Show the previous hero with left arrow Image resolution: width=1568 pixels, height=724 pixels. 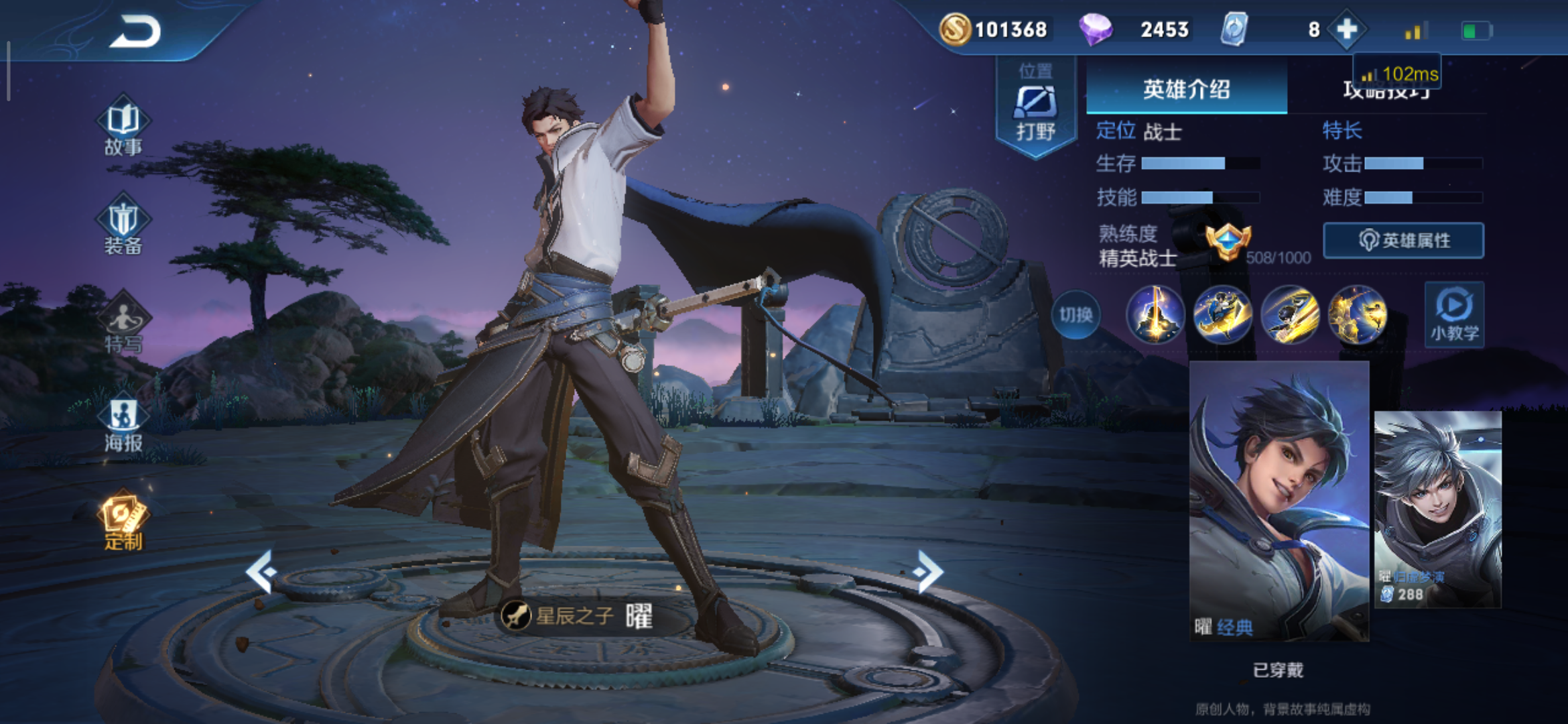[261, 571]
